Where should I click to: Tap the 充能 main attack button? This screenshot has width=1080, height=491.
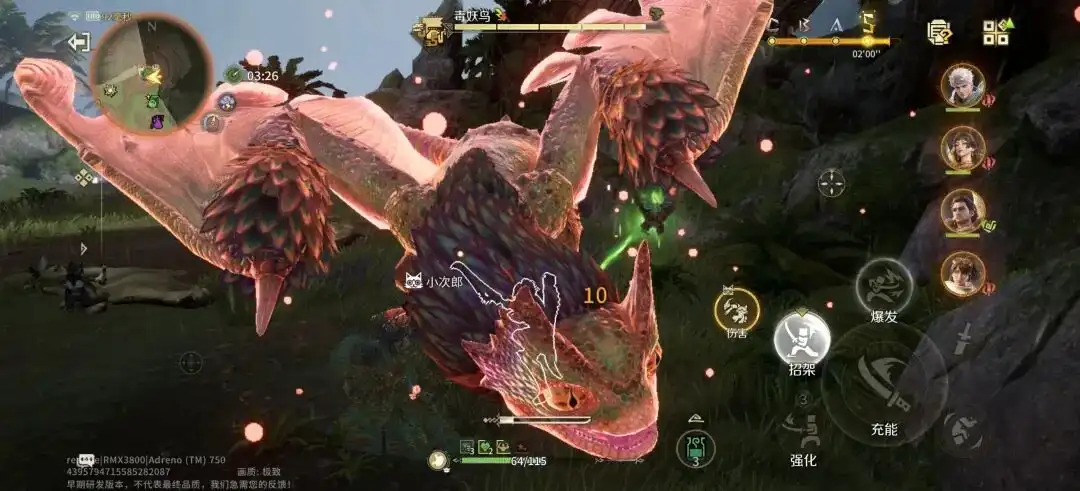(884, 384)
